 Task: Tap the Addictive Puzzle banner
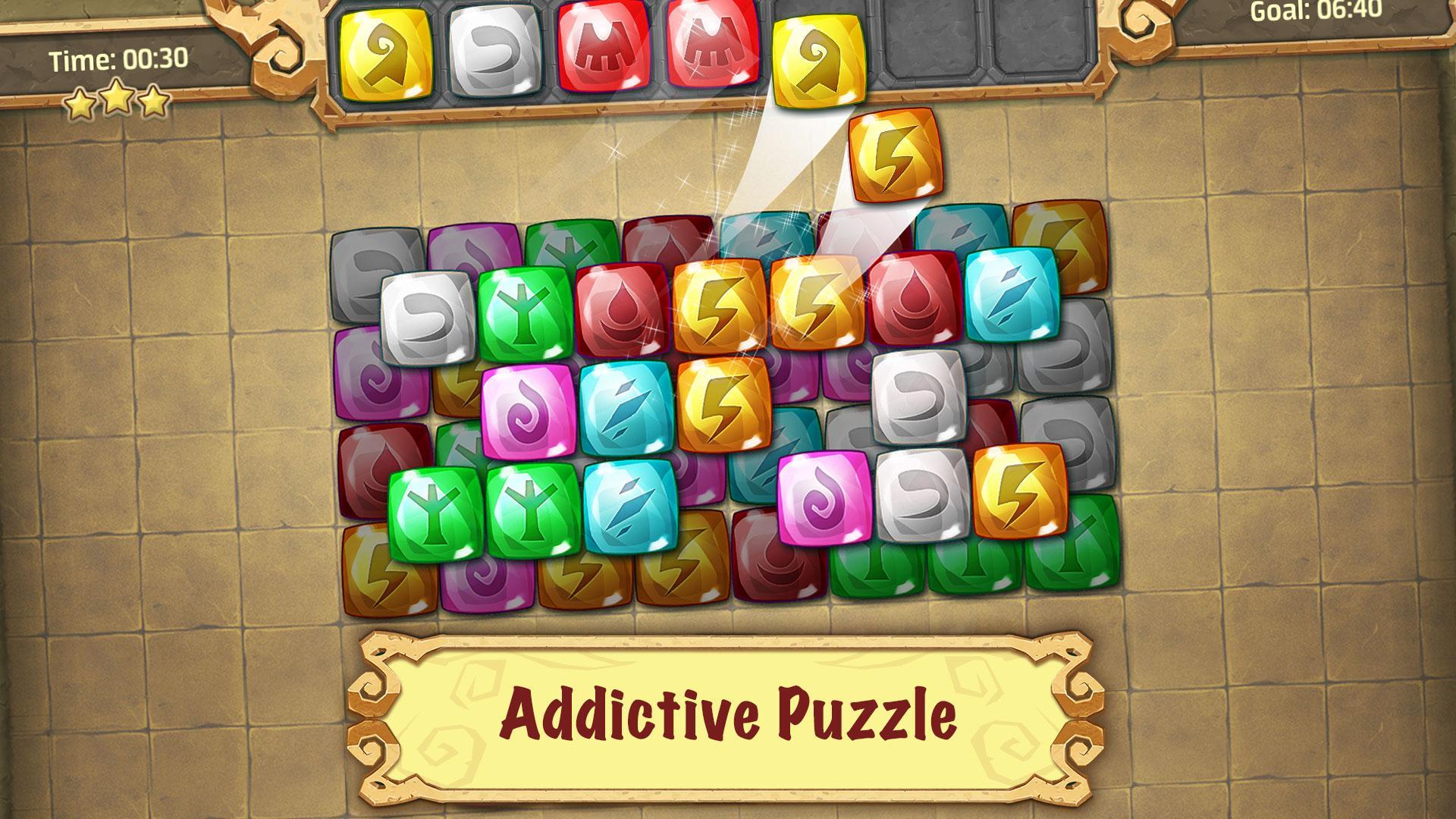coord(726,712)
